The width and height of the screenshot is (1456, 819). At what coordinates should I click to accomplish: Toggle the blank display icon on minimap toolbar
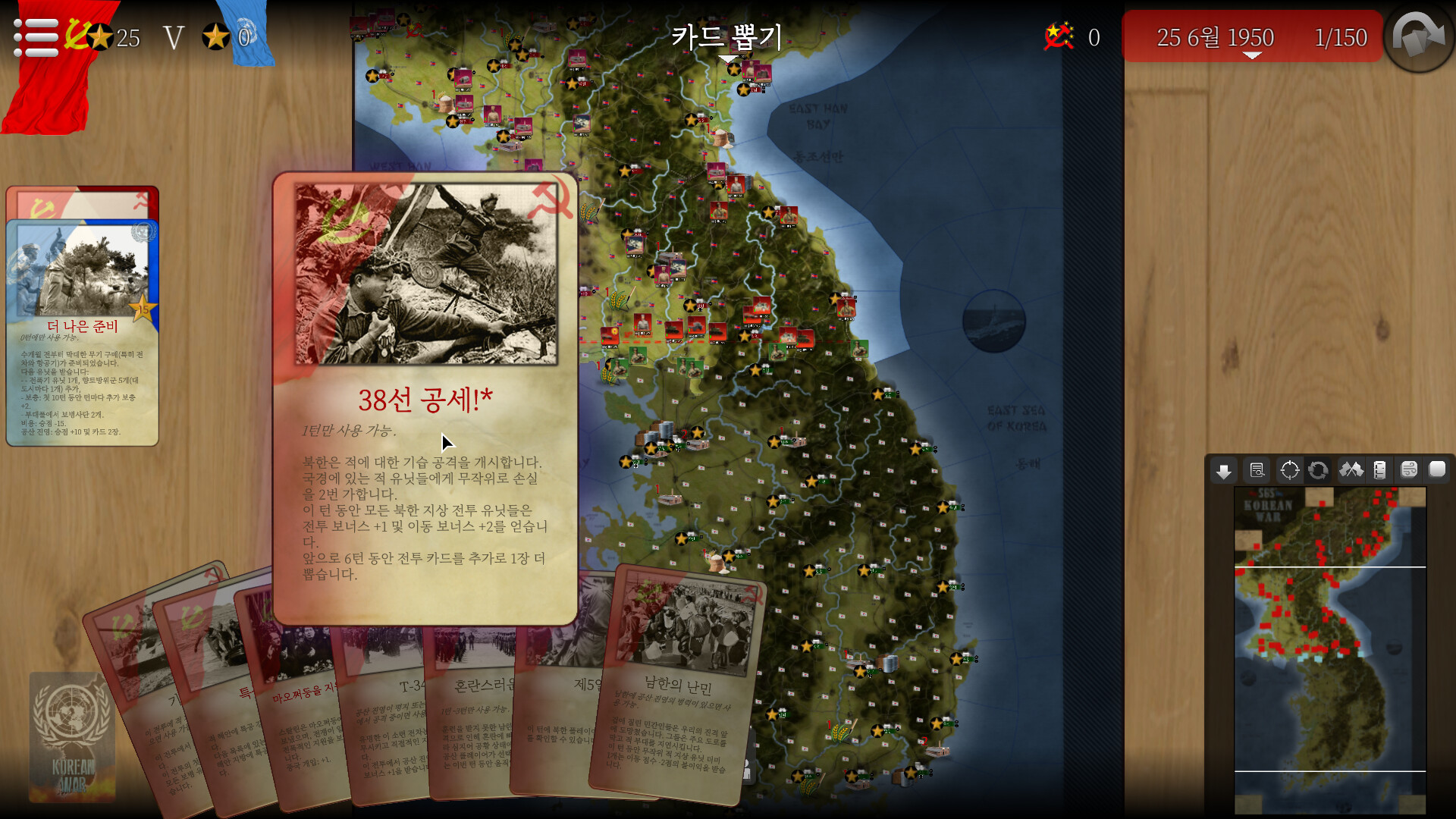click(x=1438, y=470)
